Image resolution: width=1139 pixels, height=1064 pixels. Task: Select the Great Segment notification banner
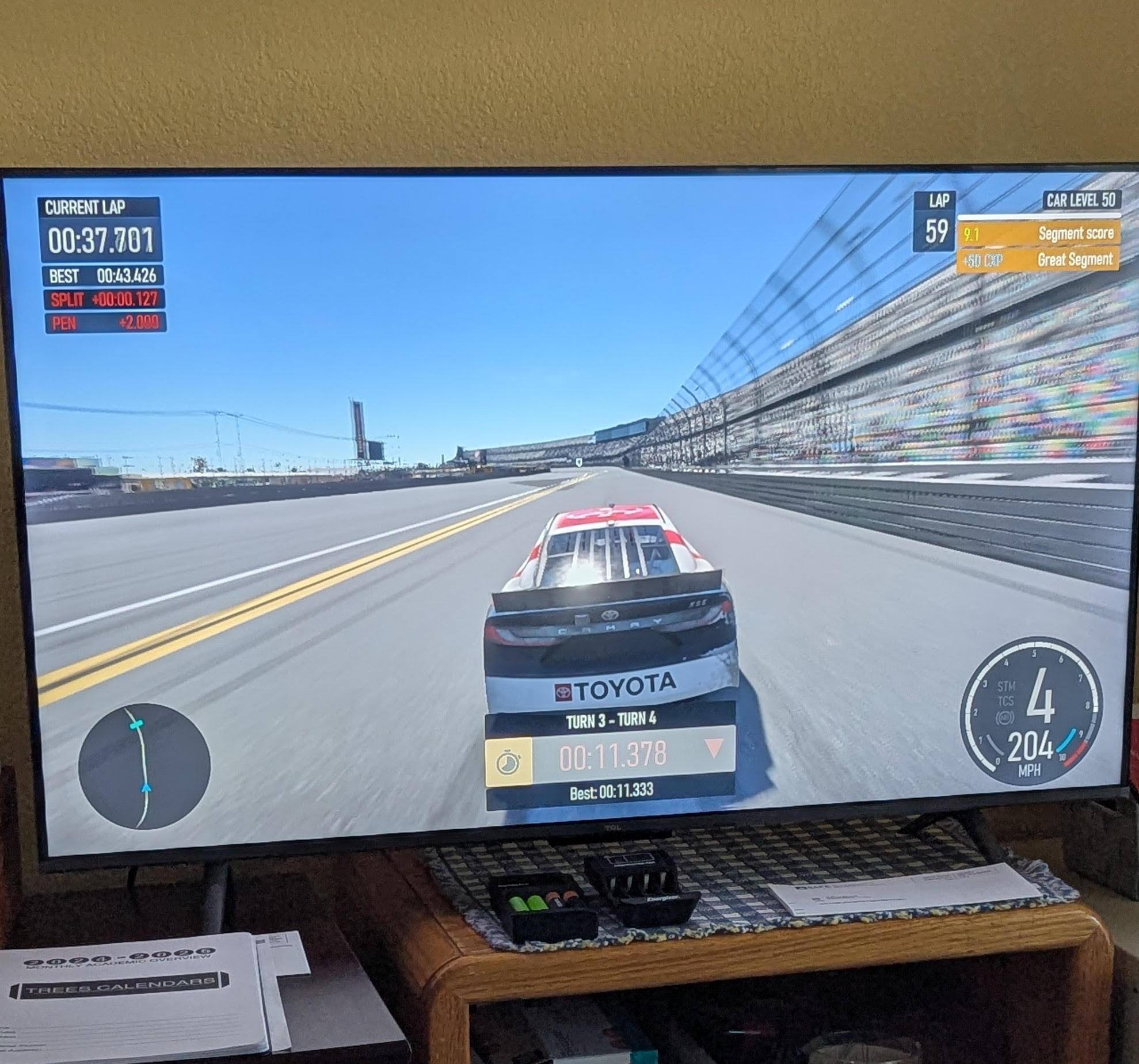click(x=1038, y=261)
